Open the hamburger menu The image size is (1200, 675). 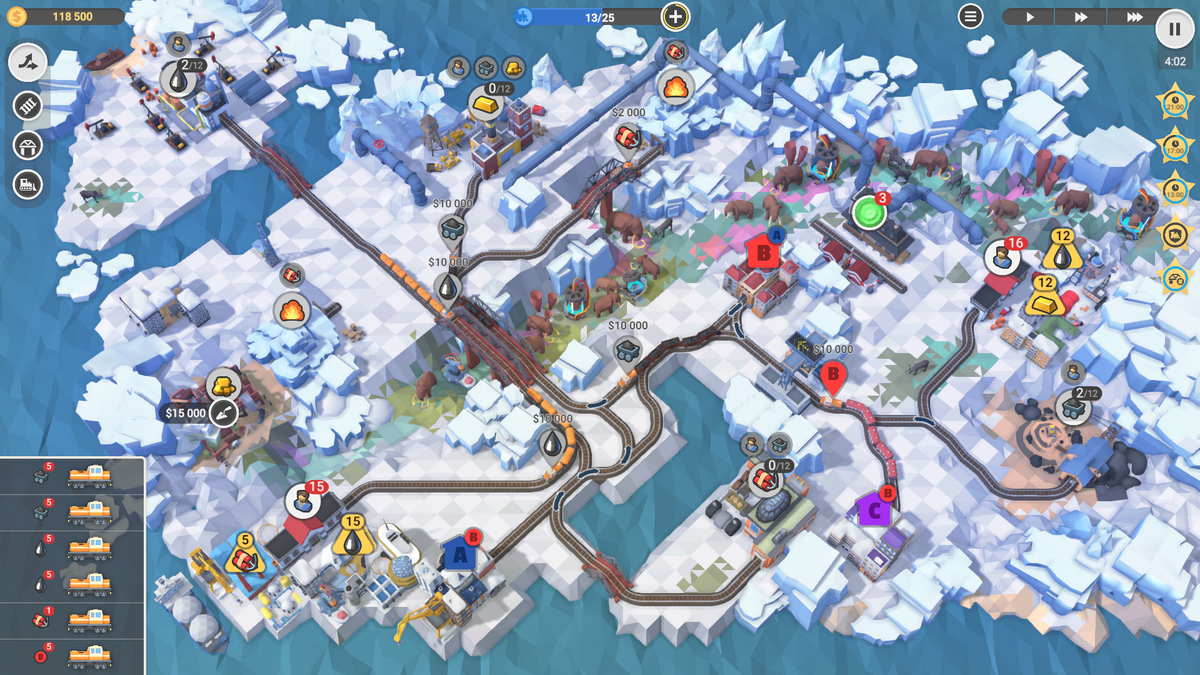(x=970, y=16)
